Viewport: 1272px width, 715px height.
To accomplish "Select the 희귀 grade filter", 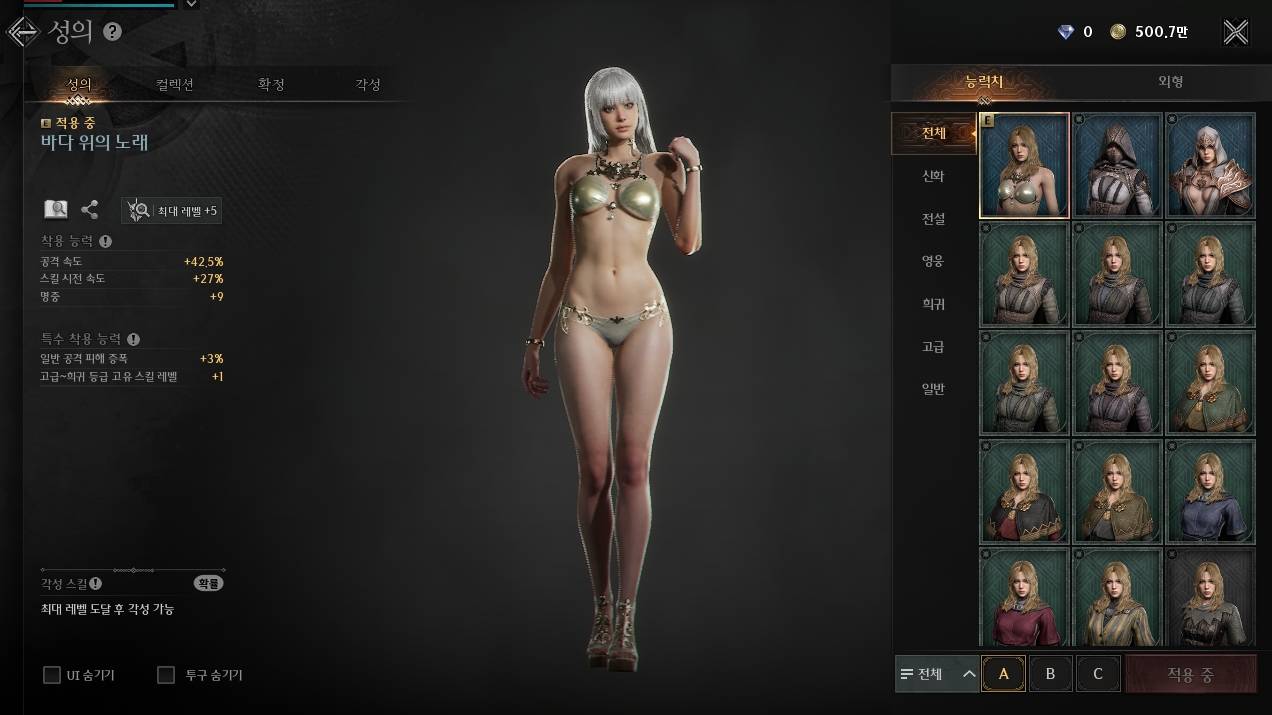I will (x=933, y=304).
